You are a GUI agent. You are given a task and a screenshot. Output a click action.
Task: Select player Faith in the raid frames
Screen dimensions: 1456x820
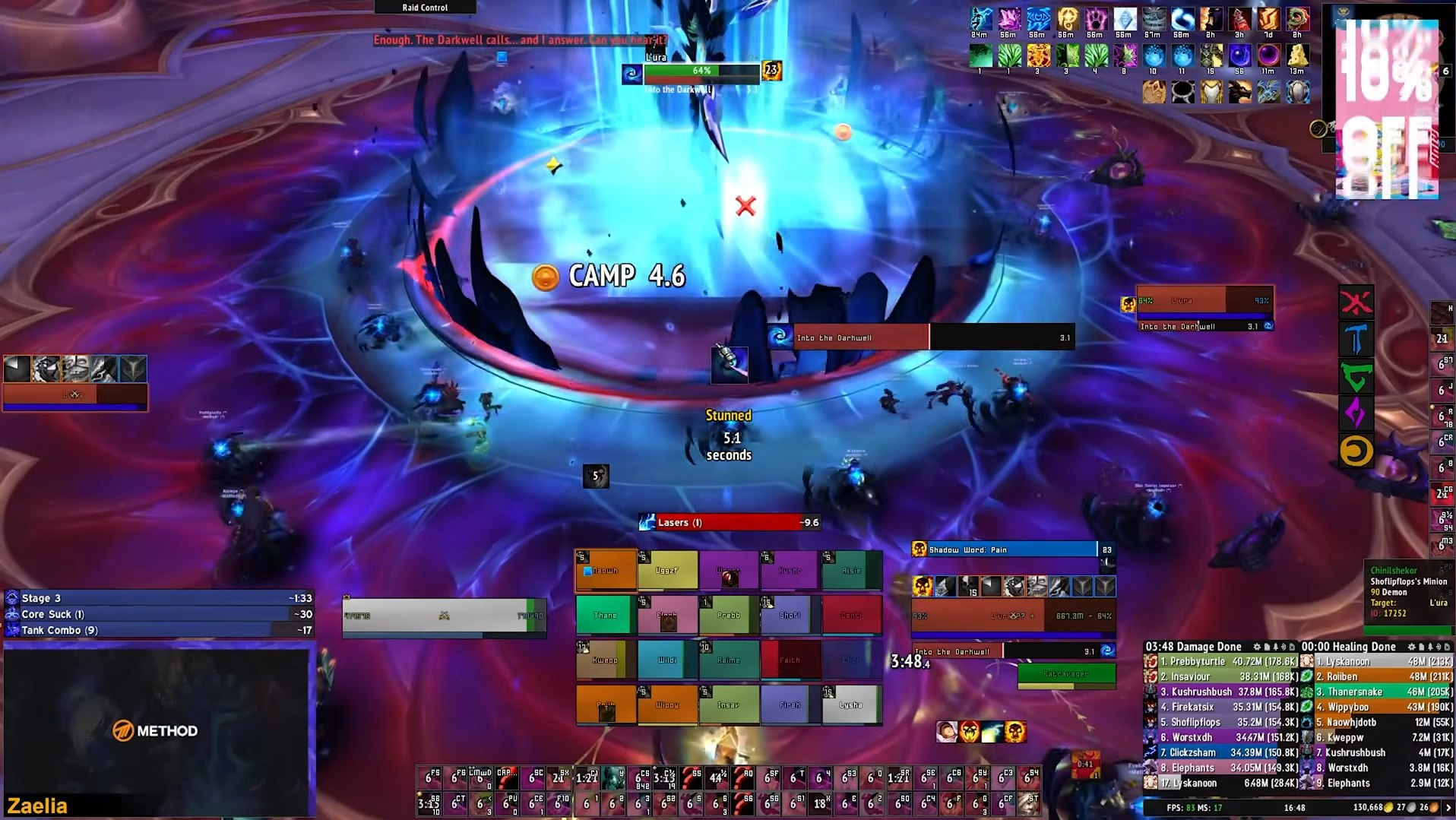(x=790, y=660)
